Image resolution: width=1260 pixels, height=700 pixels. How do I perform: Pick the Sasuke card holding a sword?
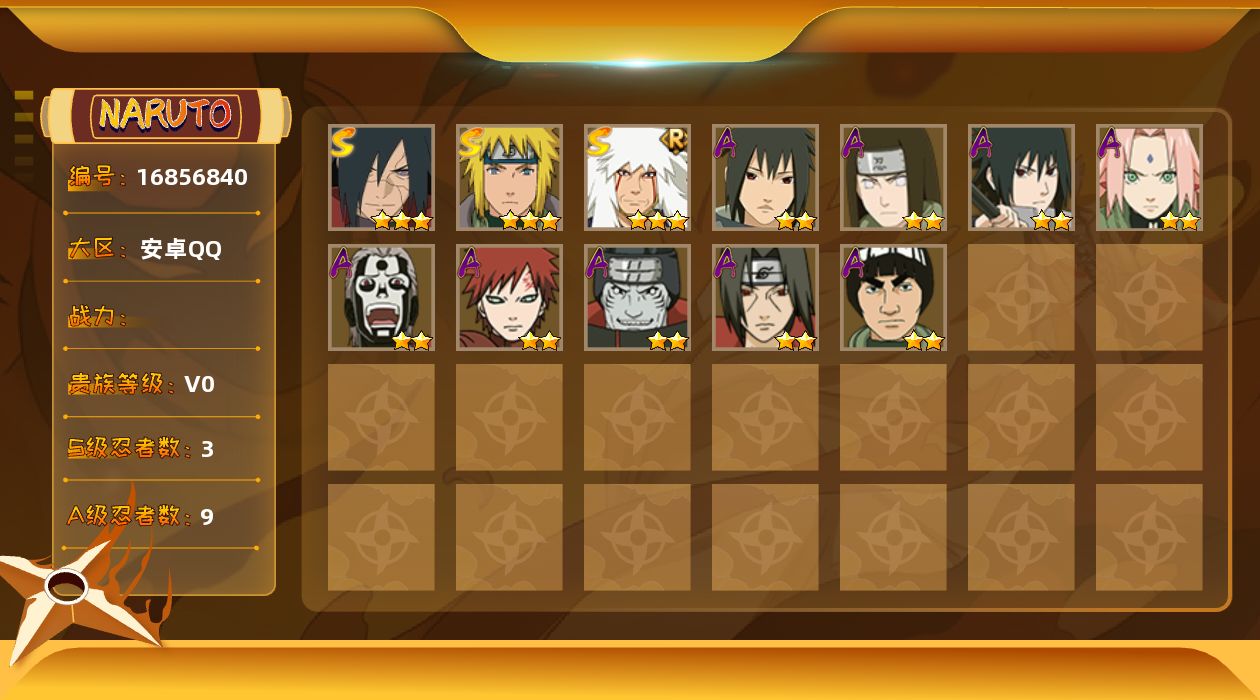pos(1021,178)
